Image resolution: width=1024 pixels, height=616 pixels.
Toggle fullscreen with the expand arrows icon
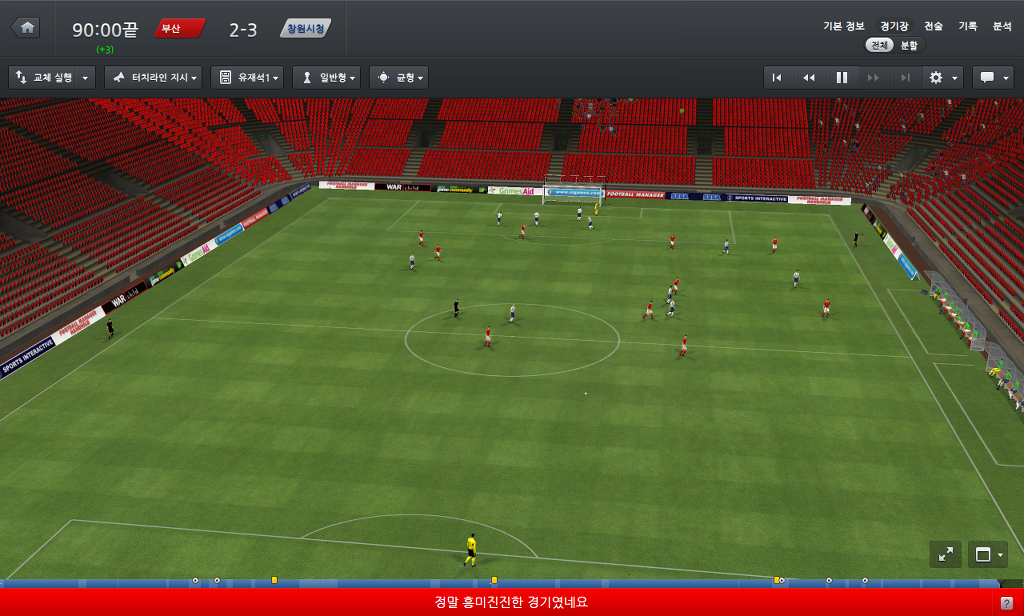(945, 554)
